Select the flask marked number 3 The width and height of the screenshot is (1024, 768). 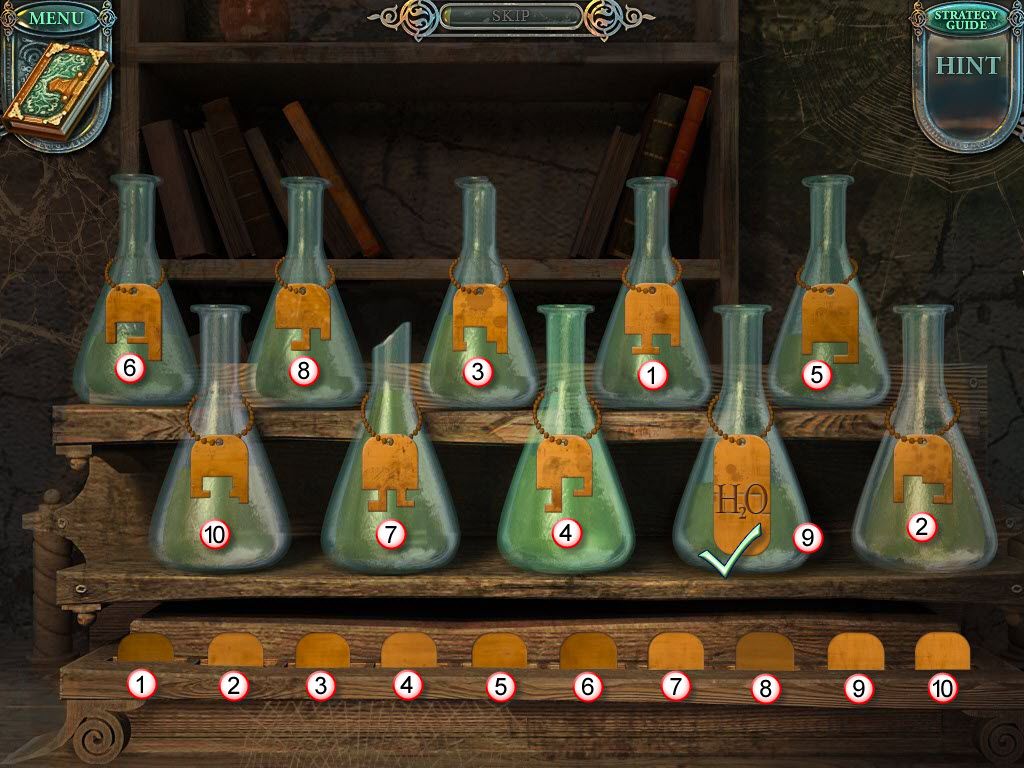[480, 320]
